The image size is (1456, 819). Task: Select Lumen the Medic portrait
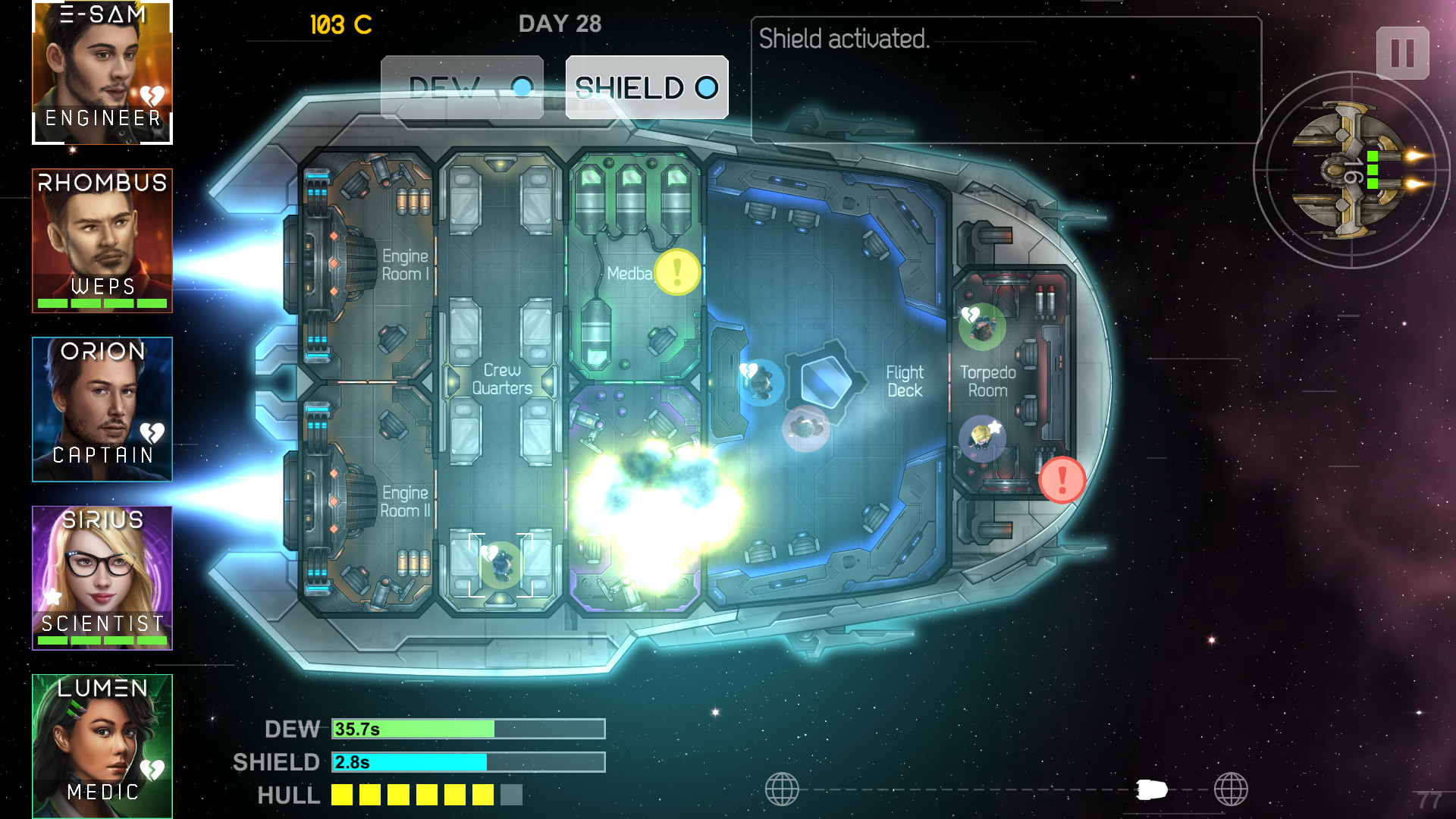pos(102,746)
